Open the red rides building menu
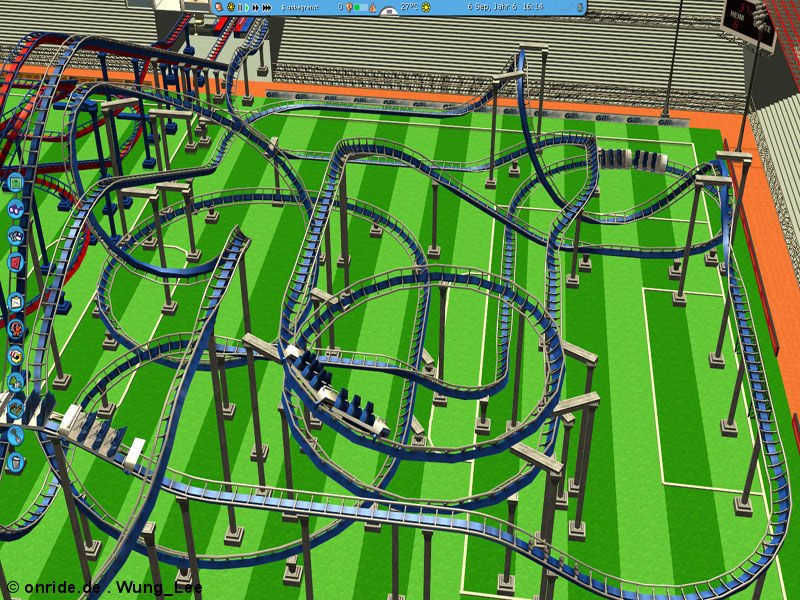Image resolution: width=800 pixels, height=600 pixels. coord(15,328)
